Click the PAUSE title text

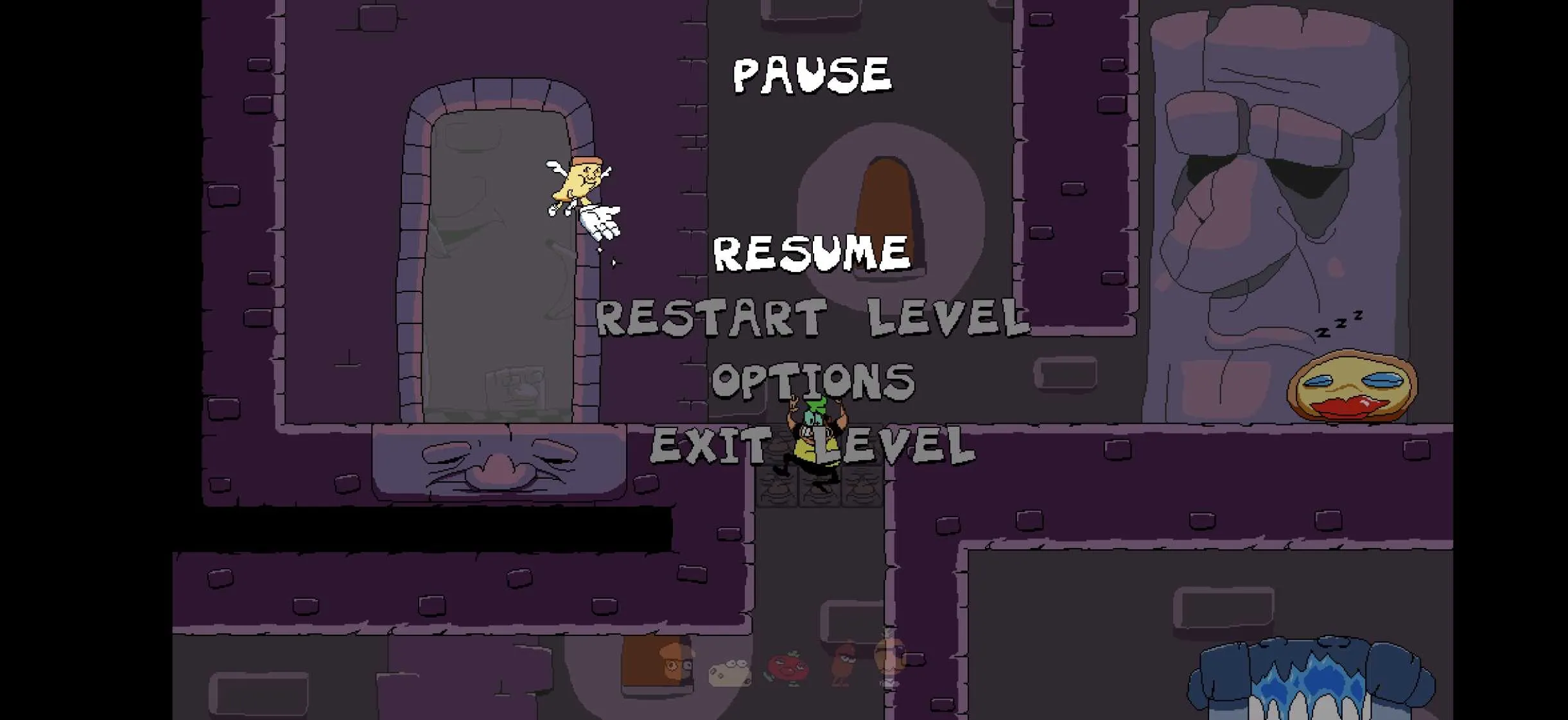click(812, 75)
